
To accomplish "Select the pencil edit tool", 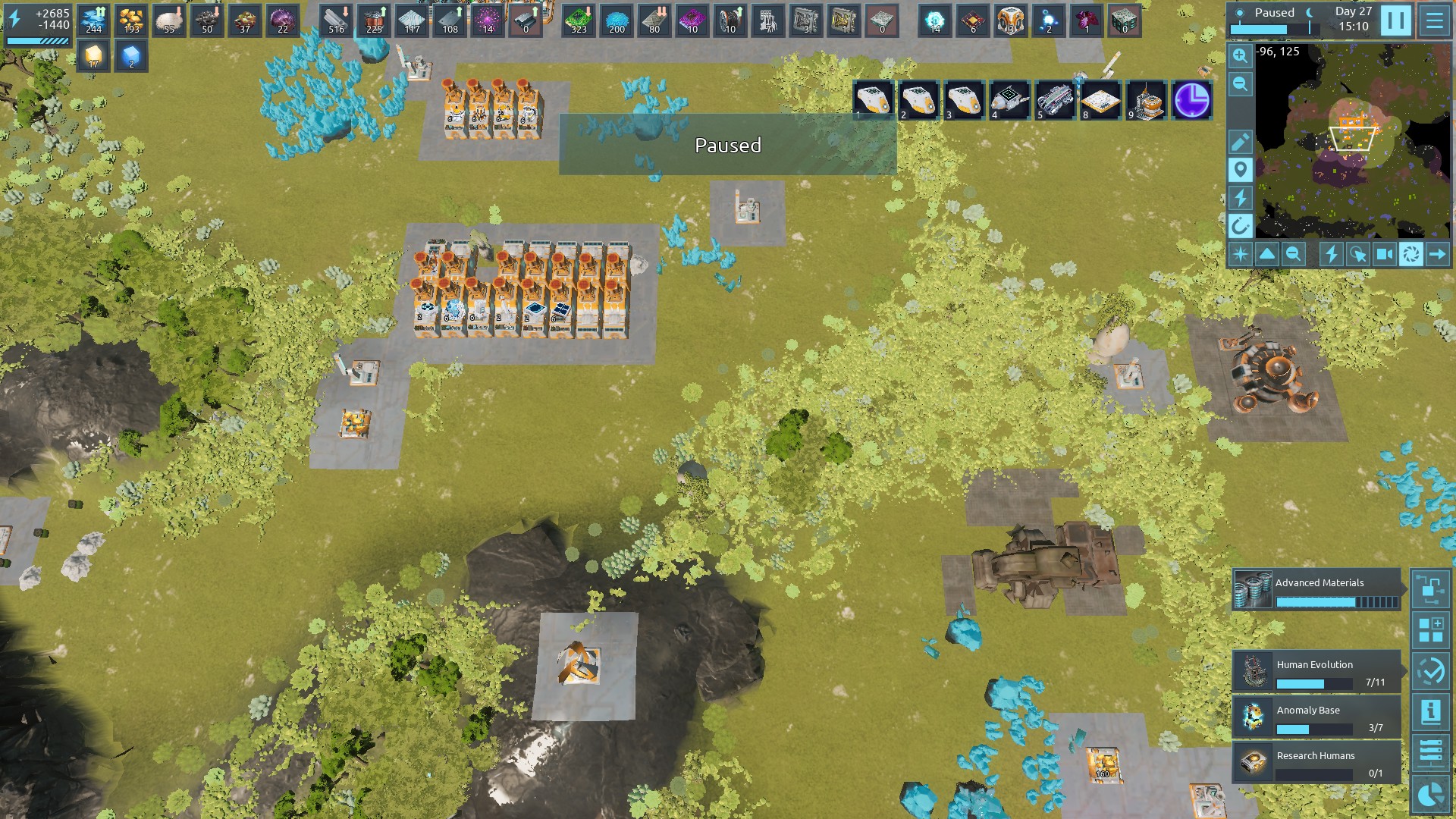I will (1240, 142).
